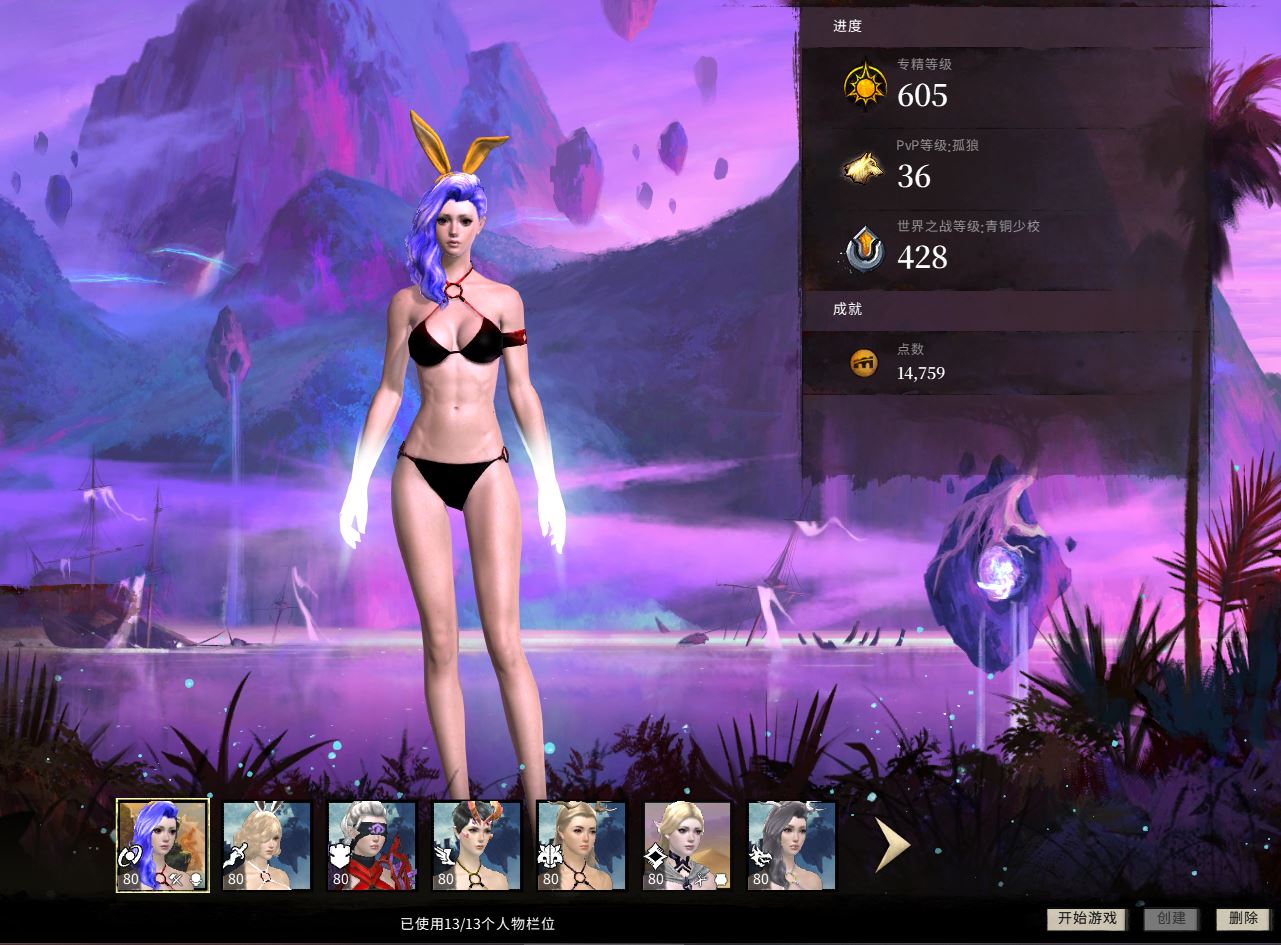Select the purple-haired character portrait
The height and width of the screenshot is (945, 1281).
click(x=163, y=845)
